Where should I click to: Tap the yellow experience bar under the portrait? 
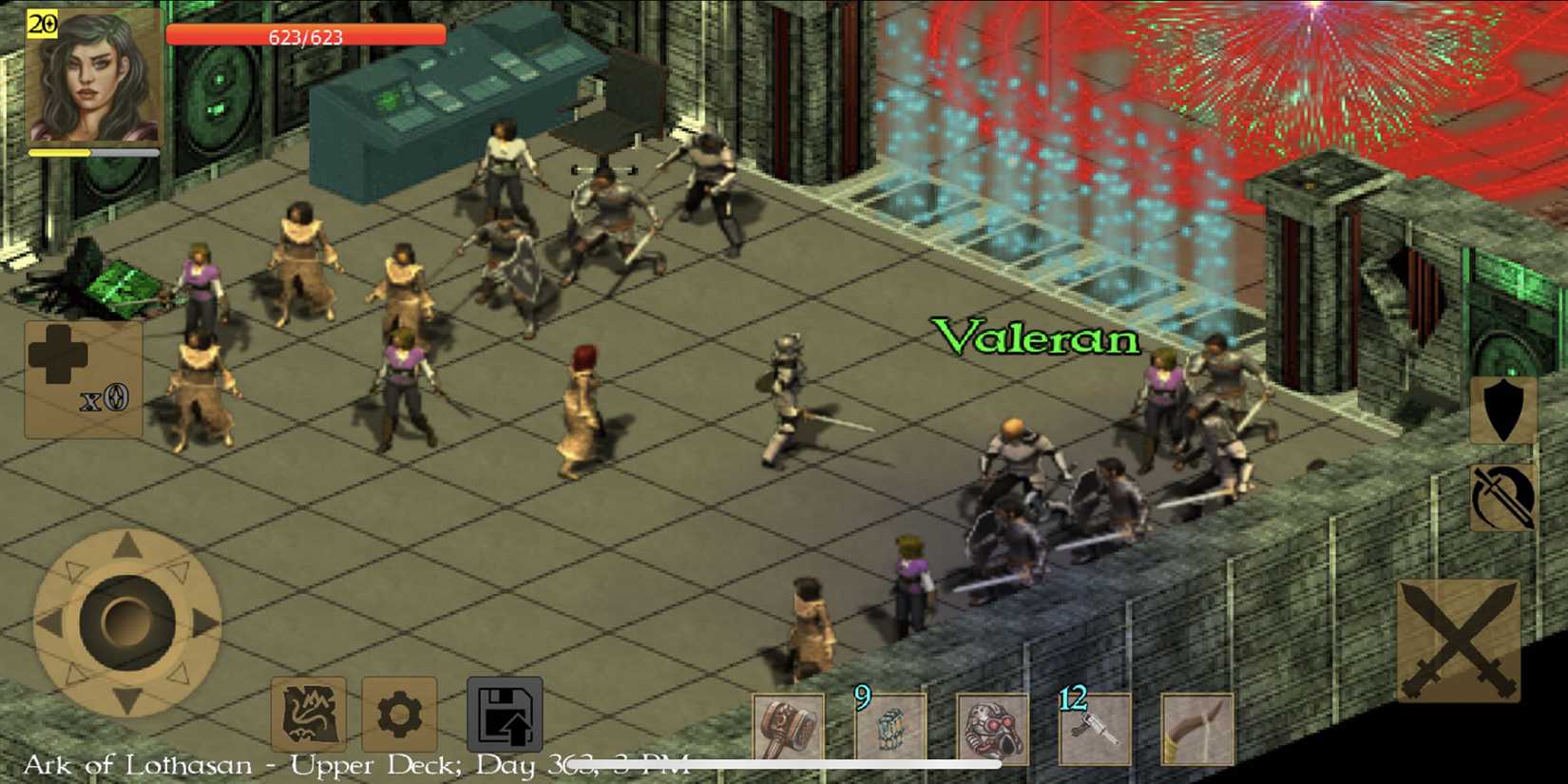click(x=92, y=152)
